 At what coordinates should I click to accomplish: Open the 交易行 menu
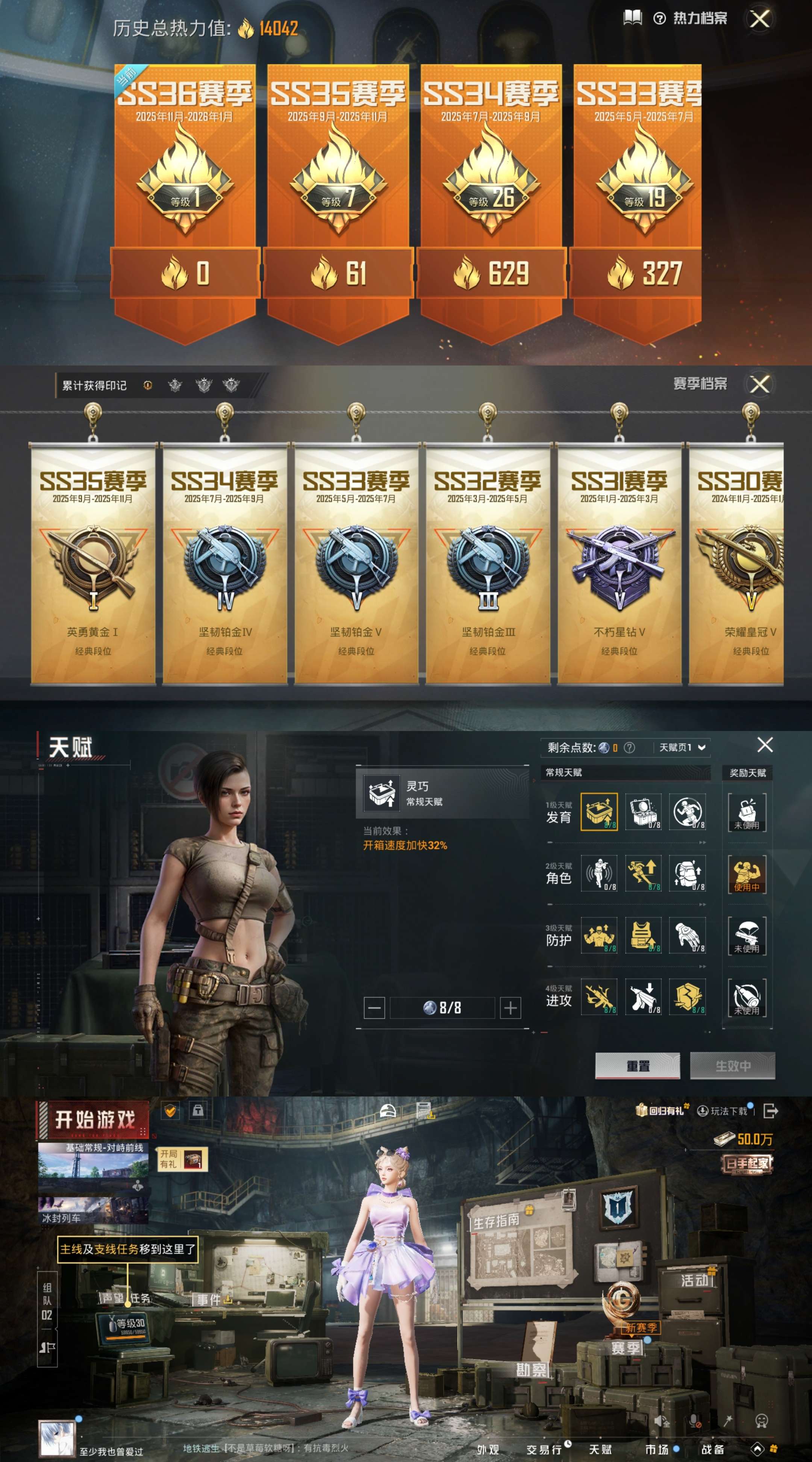(x=544, y=1449)
